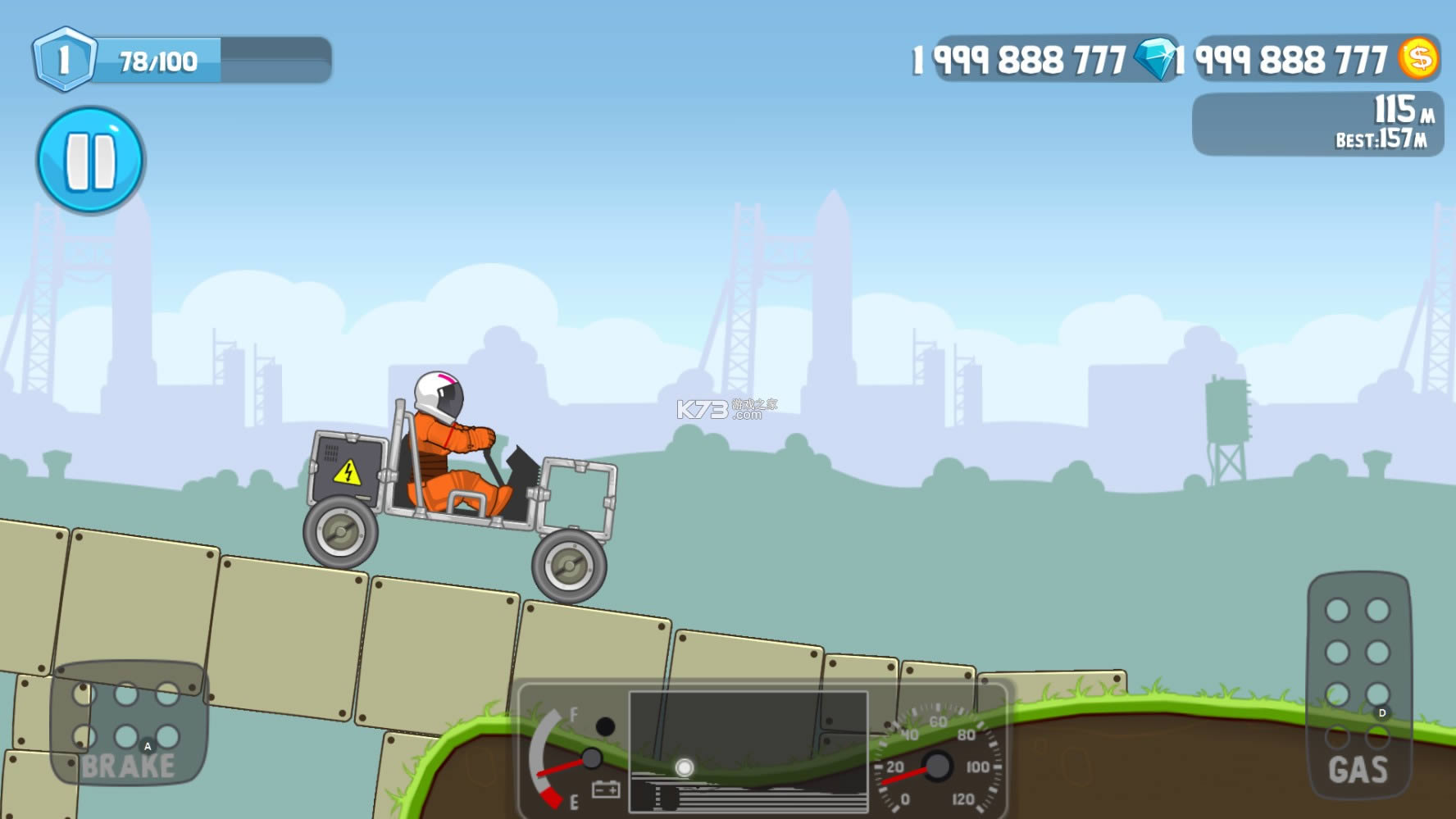Viewport: 1456px width, 819px height.
Task: Tap the gold coin currency icon
Action: (1419, 58)
